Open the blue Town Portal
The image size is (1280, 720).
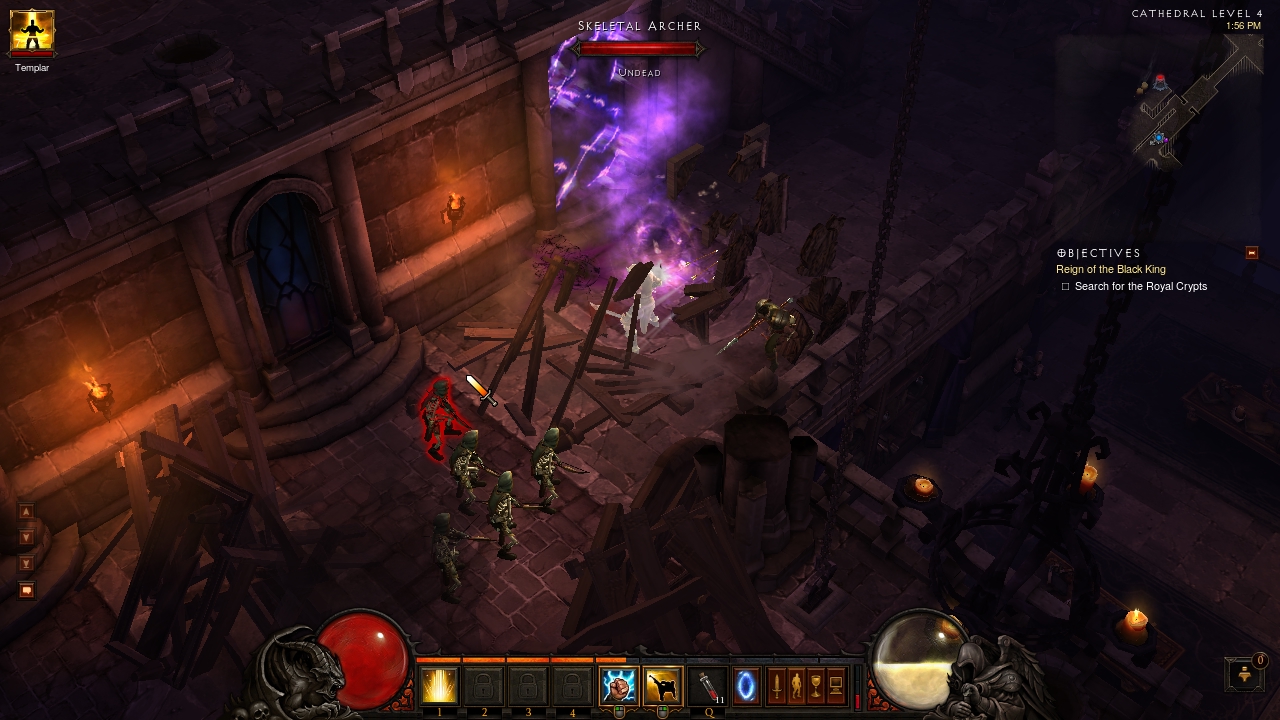point(747,686)
